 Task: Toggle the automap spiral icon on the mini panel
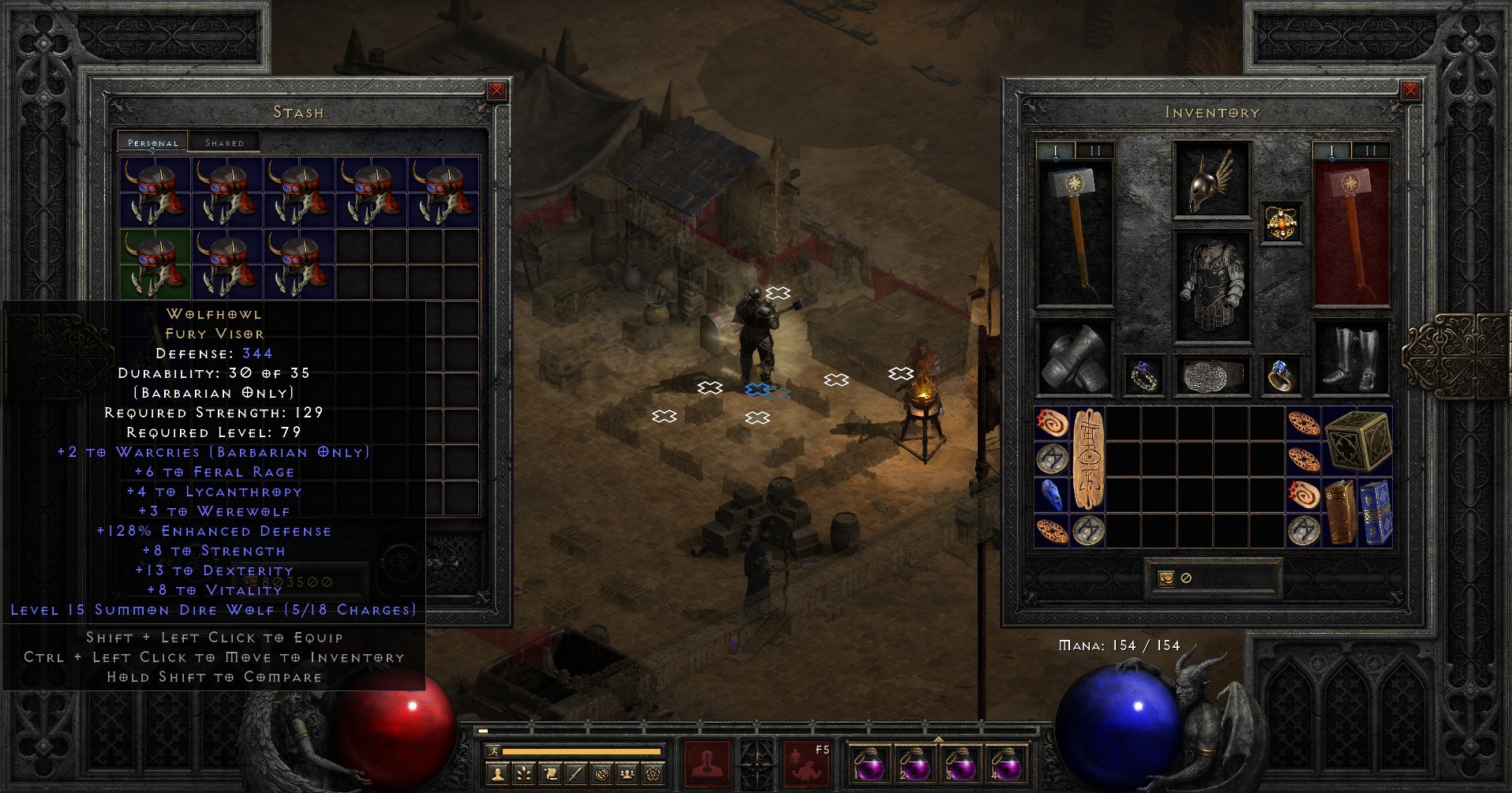(602, 776)
